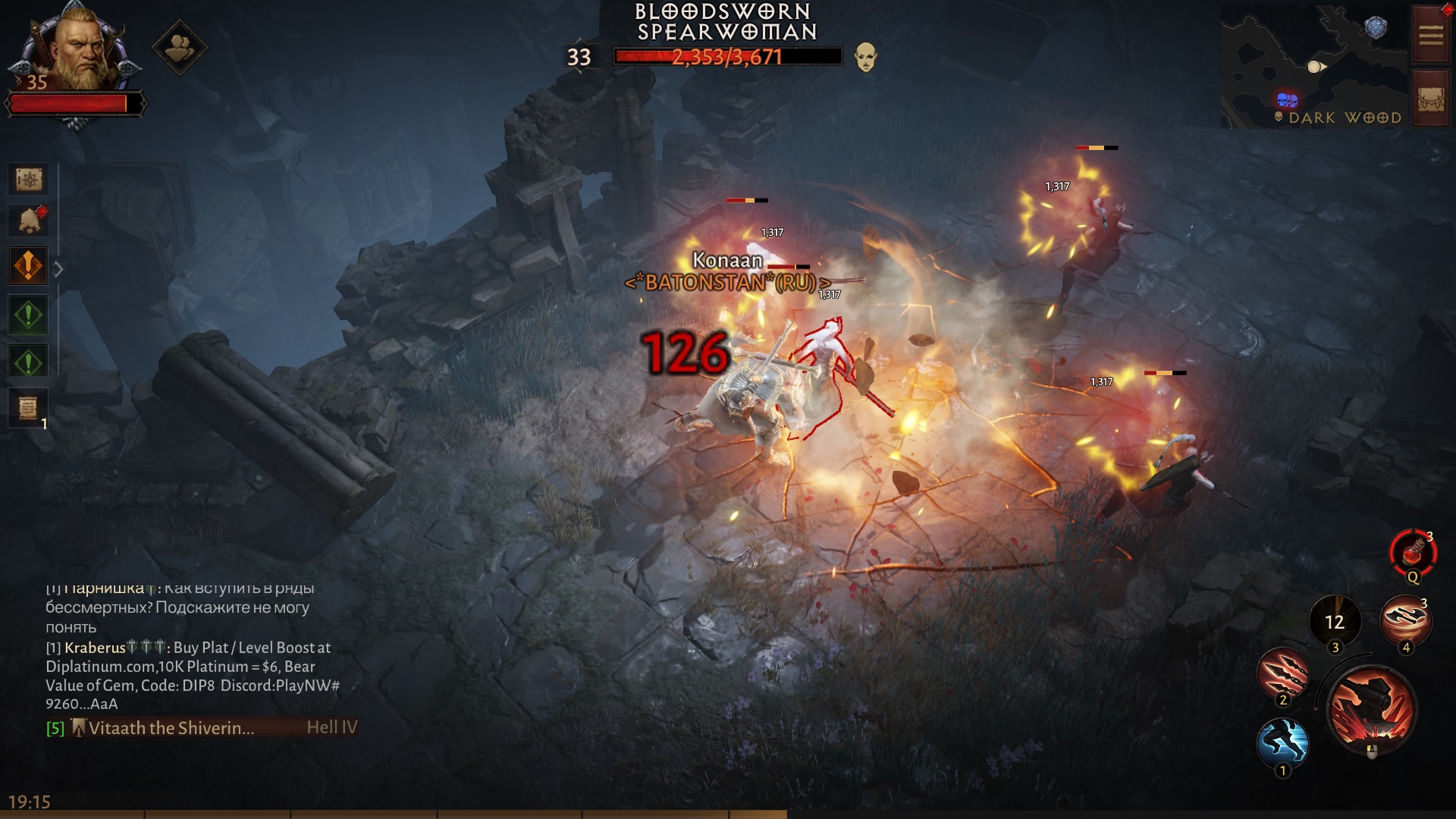Viewport: 1456px width, 819px height.
Task: Expand the quest tracker arrow
Action: coord(58,268)
